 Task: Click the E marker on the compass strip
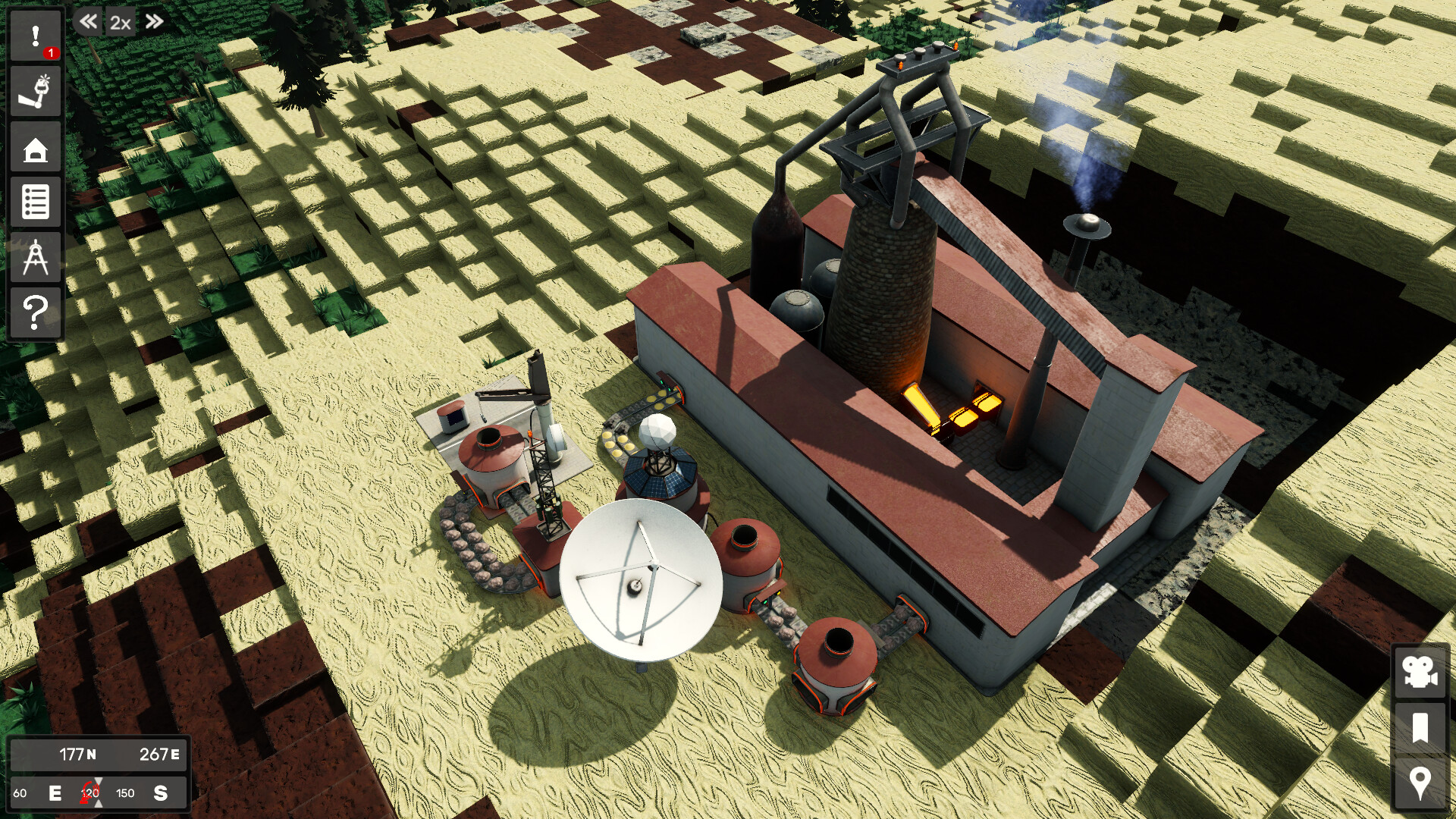click(55, 794)
